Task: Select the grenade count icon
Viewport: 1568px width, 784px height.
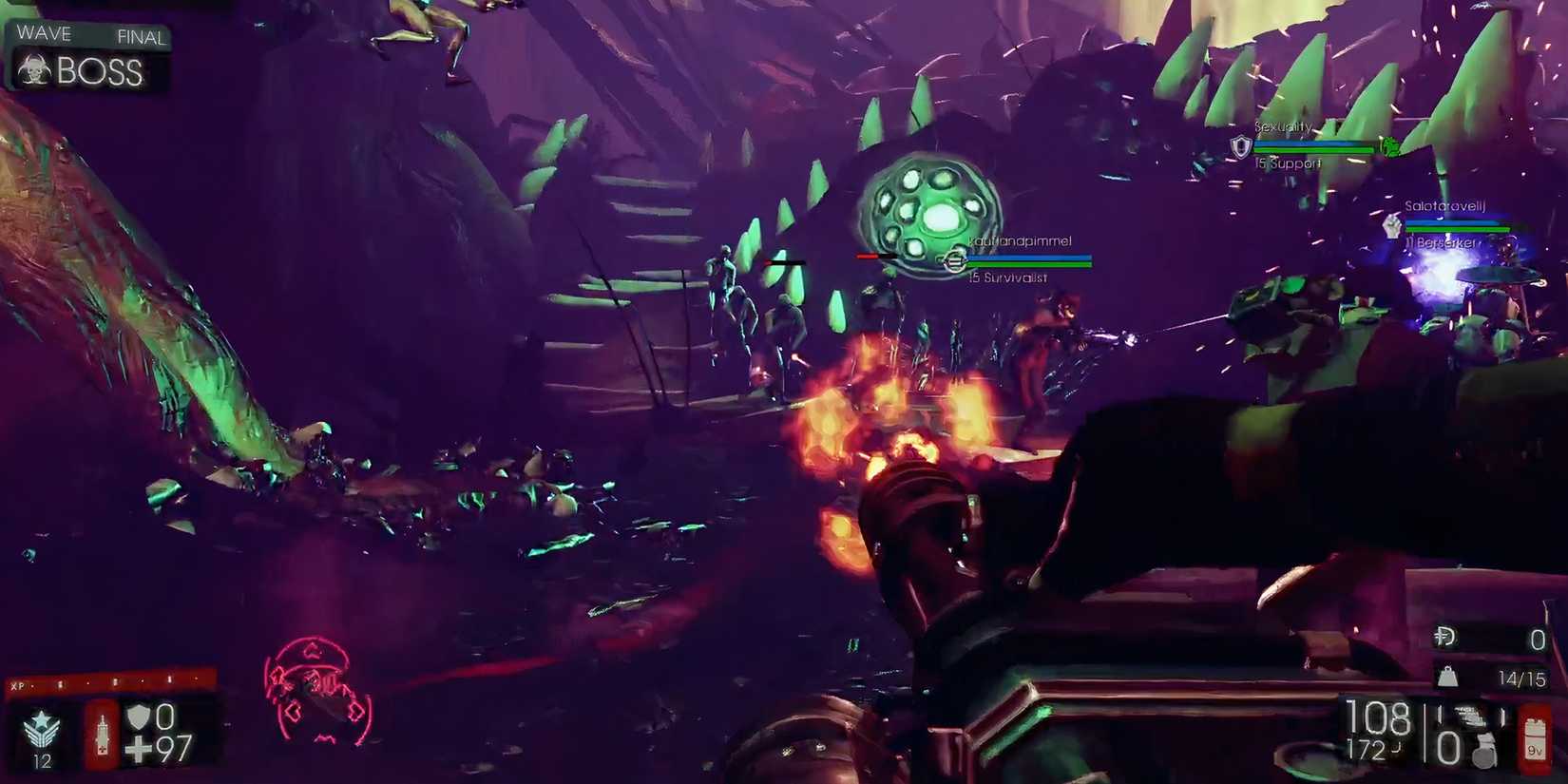Action: pos(1483,749)
